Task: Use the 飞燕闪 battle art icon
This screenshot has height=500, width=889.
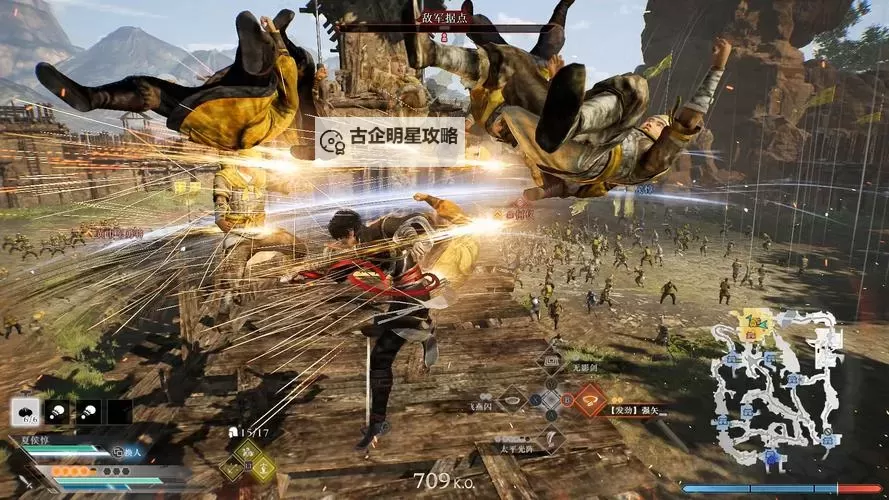Action: [x=514, y=401]
